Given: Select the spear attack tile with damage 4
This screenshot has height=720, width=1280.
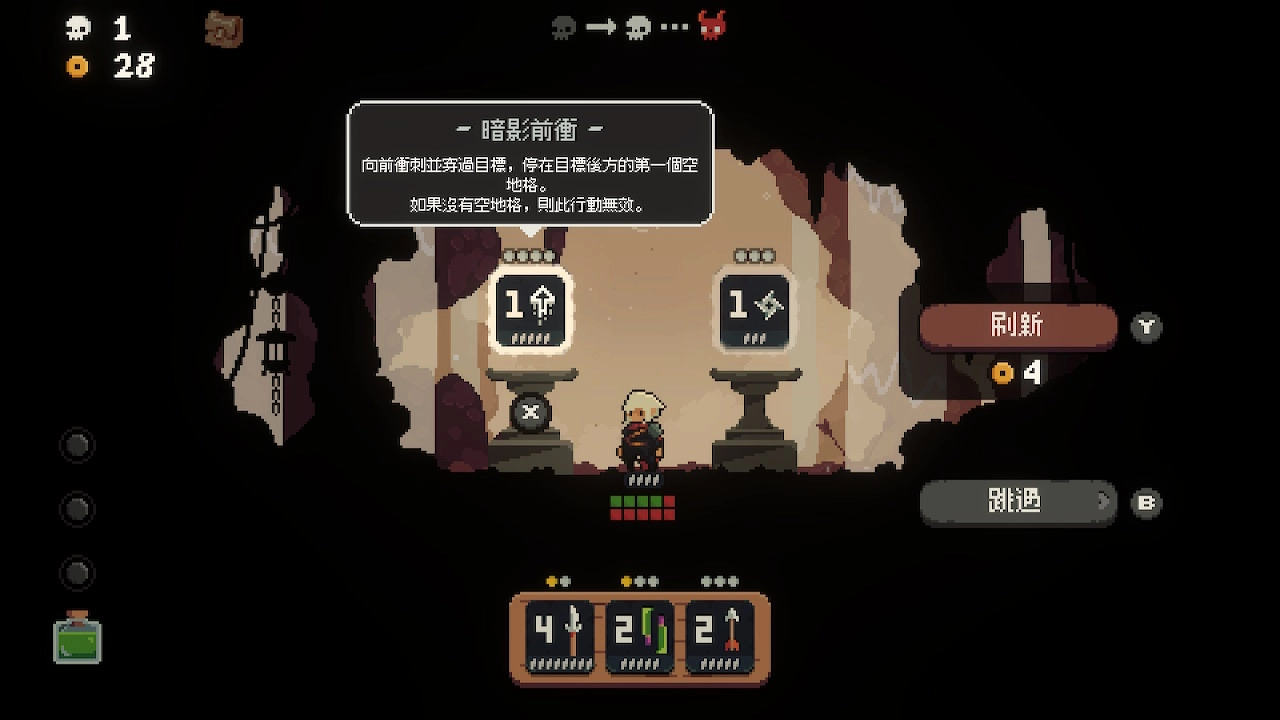Looking at the screenshot, I should pyautogui.click(x=560, y=637).
